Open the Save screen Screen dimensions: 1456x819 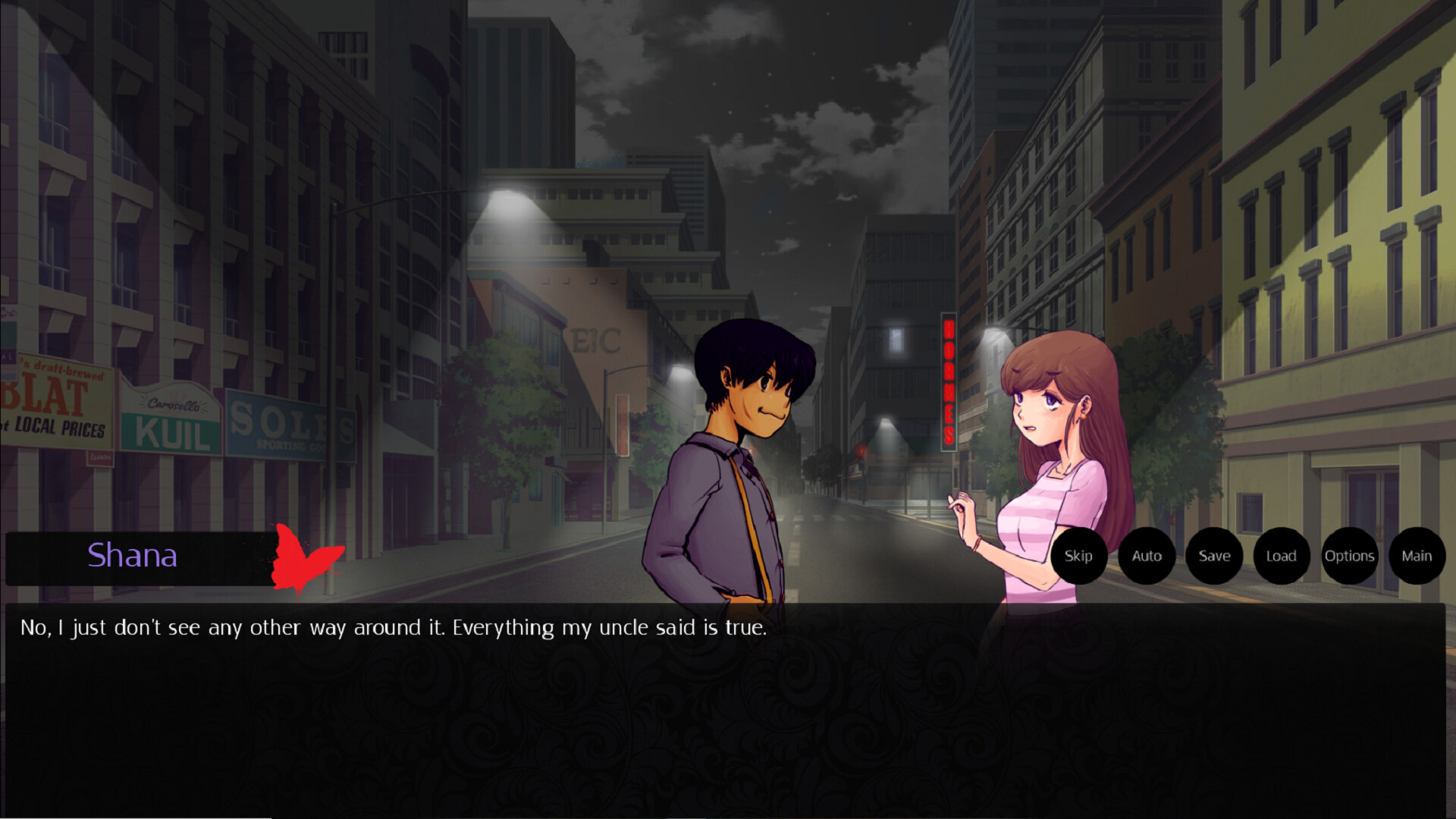1214,556
